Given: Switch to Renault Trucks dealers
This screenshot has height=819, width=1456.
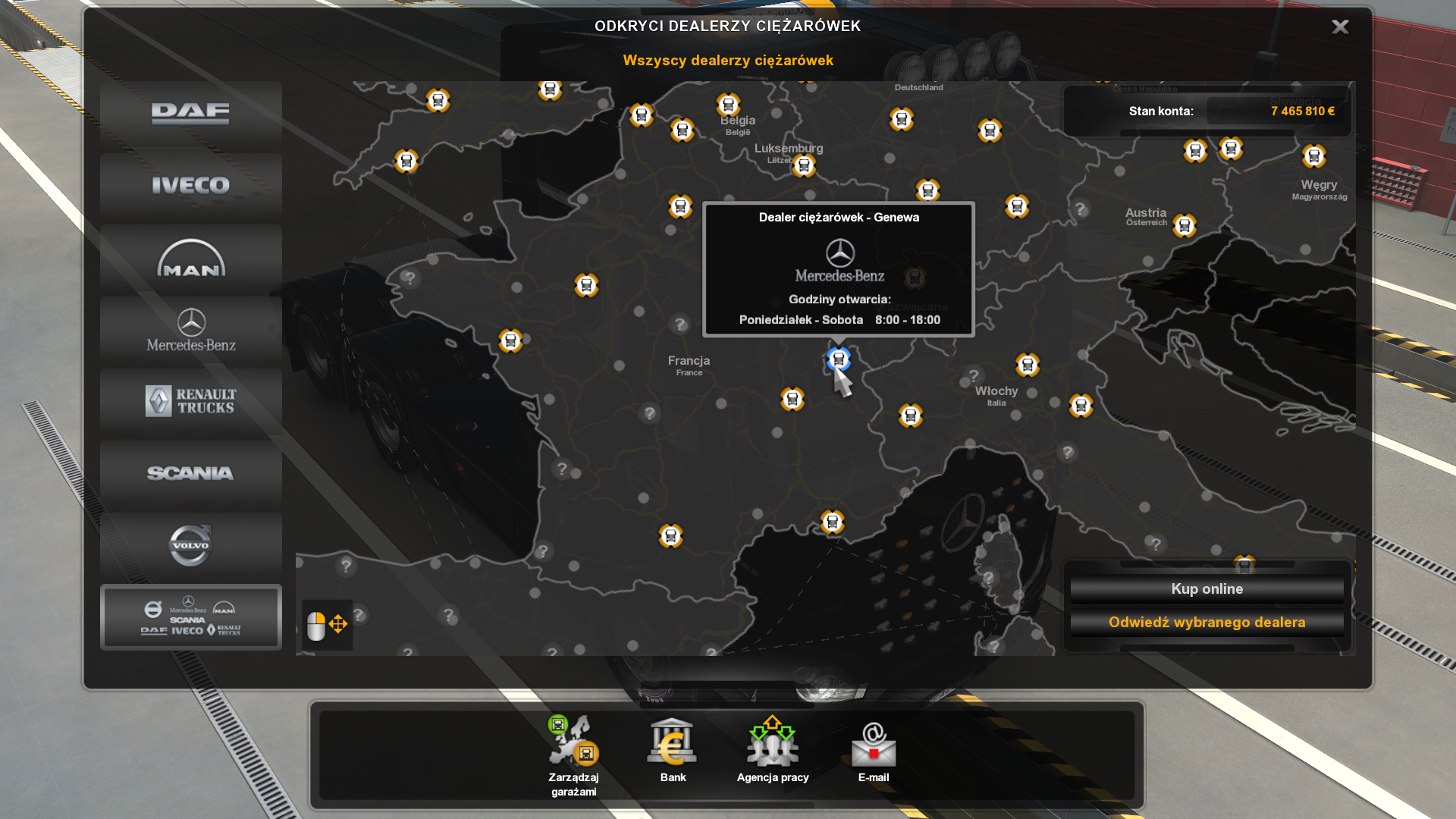Looking at the screenshot, I should tap(190, 402).
